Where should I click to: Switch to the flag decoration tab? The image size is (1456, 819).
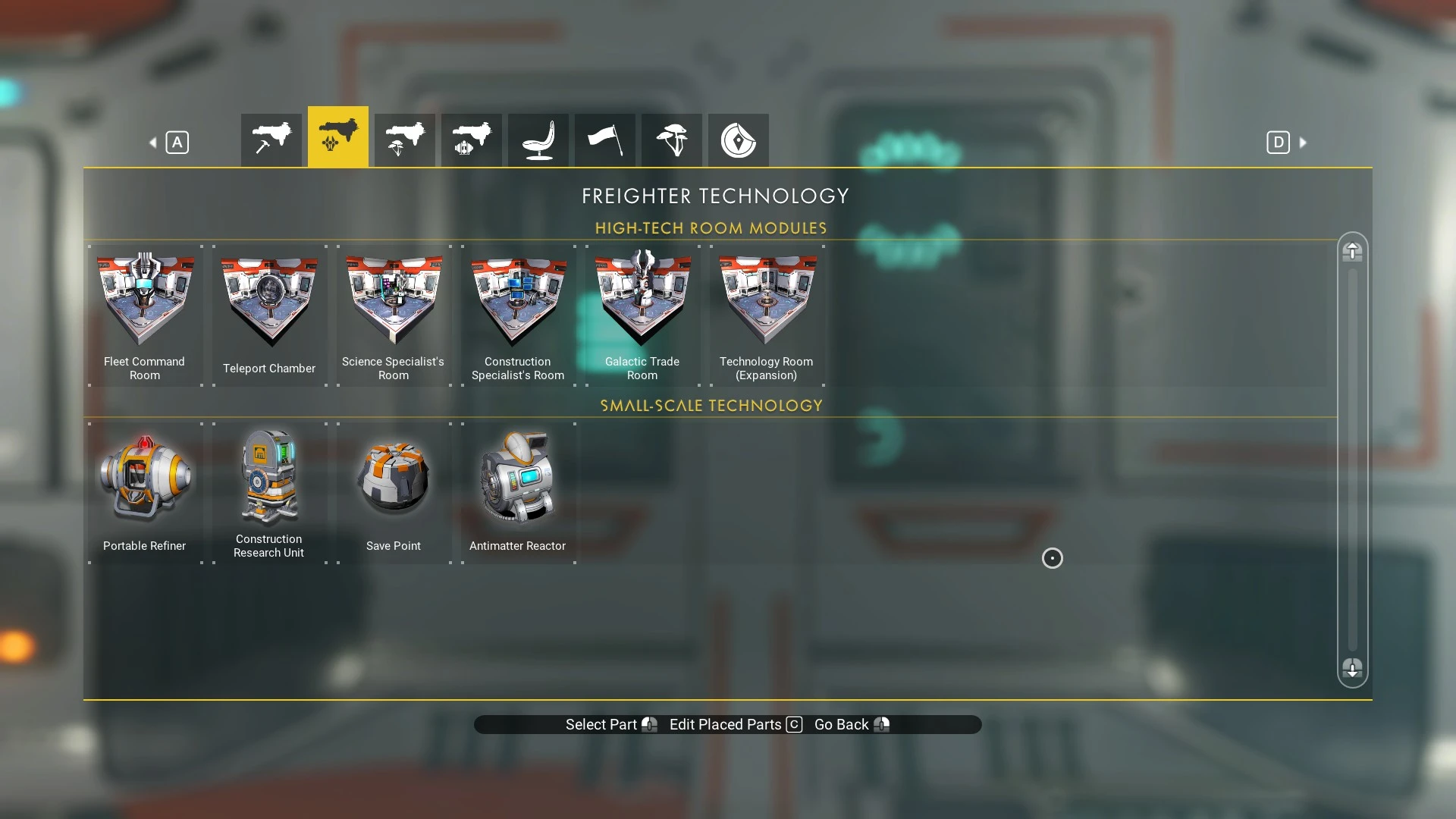click(604, 140)
